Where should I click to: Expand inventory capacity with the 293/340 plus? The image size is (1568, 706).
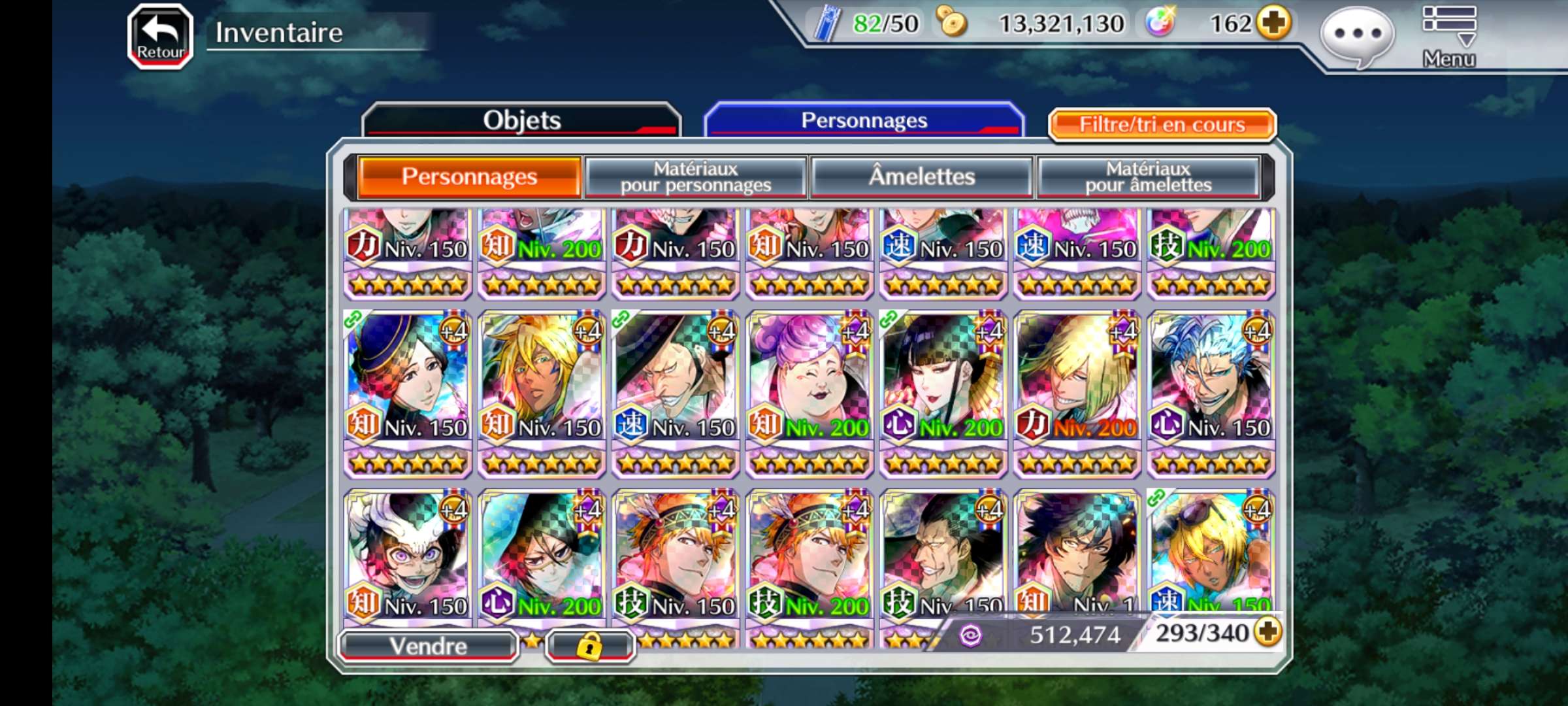point(1268,632)
